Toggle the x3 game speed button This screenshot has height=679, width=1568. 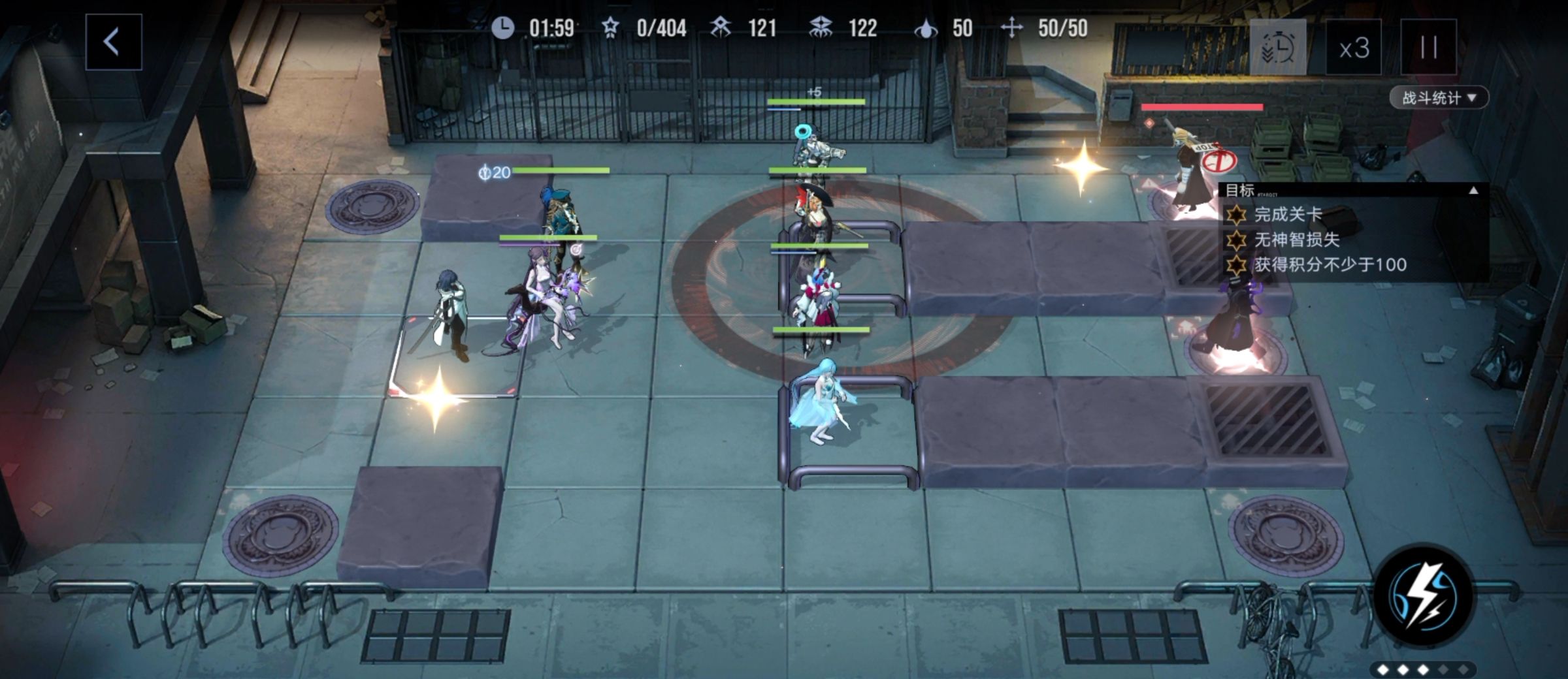(x=1353, y=48)
